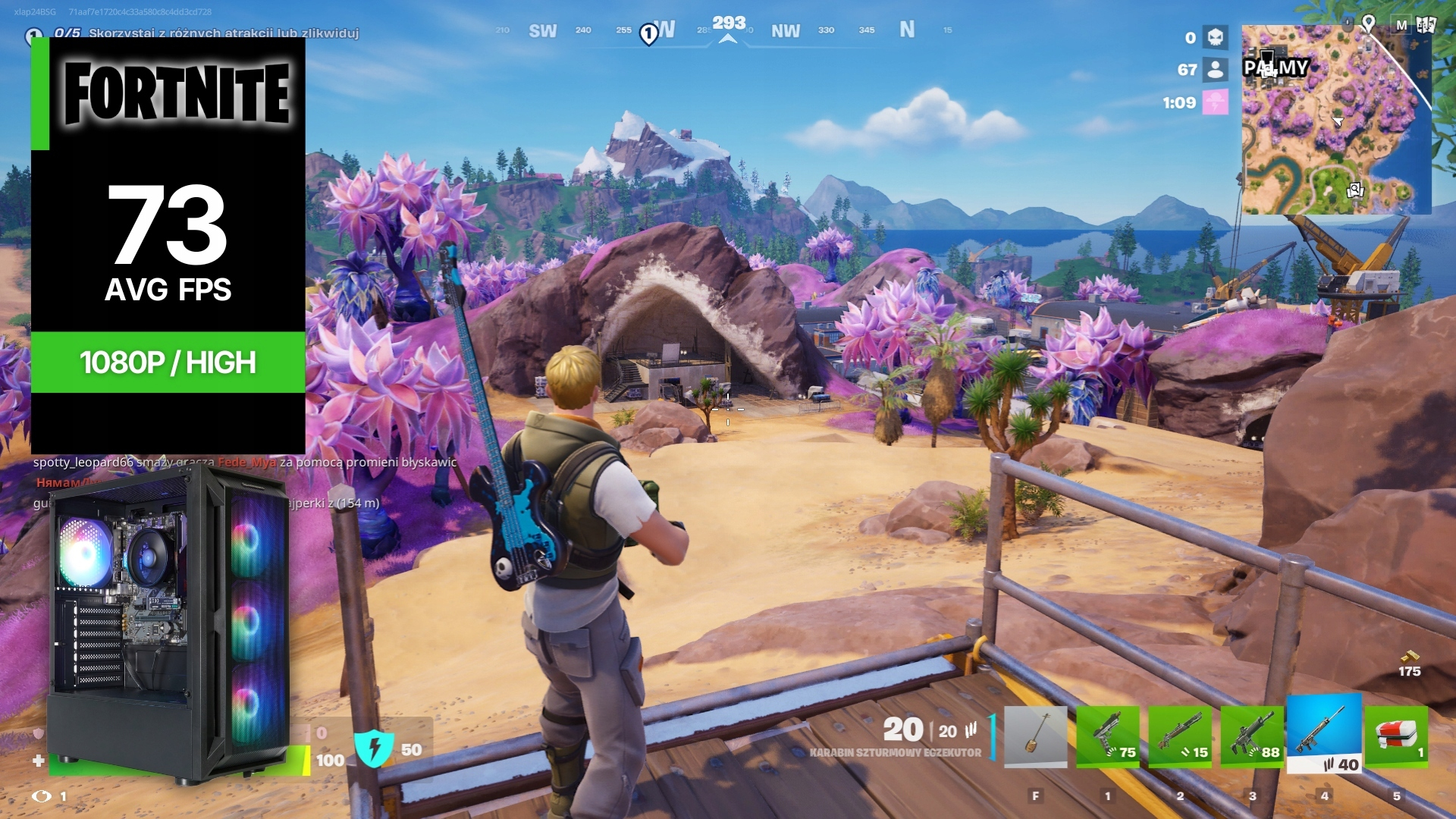
Task: Click the quest card marker on minimap
Action: 1355,190
